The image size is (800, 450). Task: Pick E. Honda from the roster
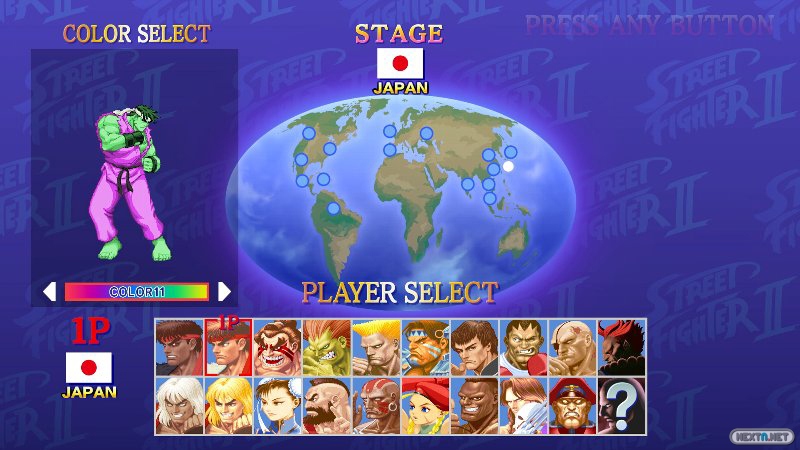click(x=278, y=347)
